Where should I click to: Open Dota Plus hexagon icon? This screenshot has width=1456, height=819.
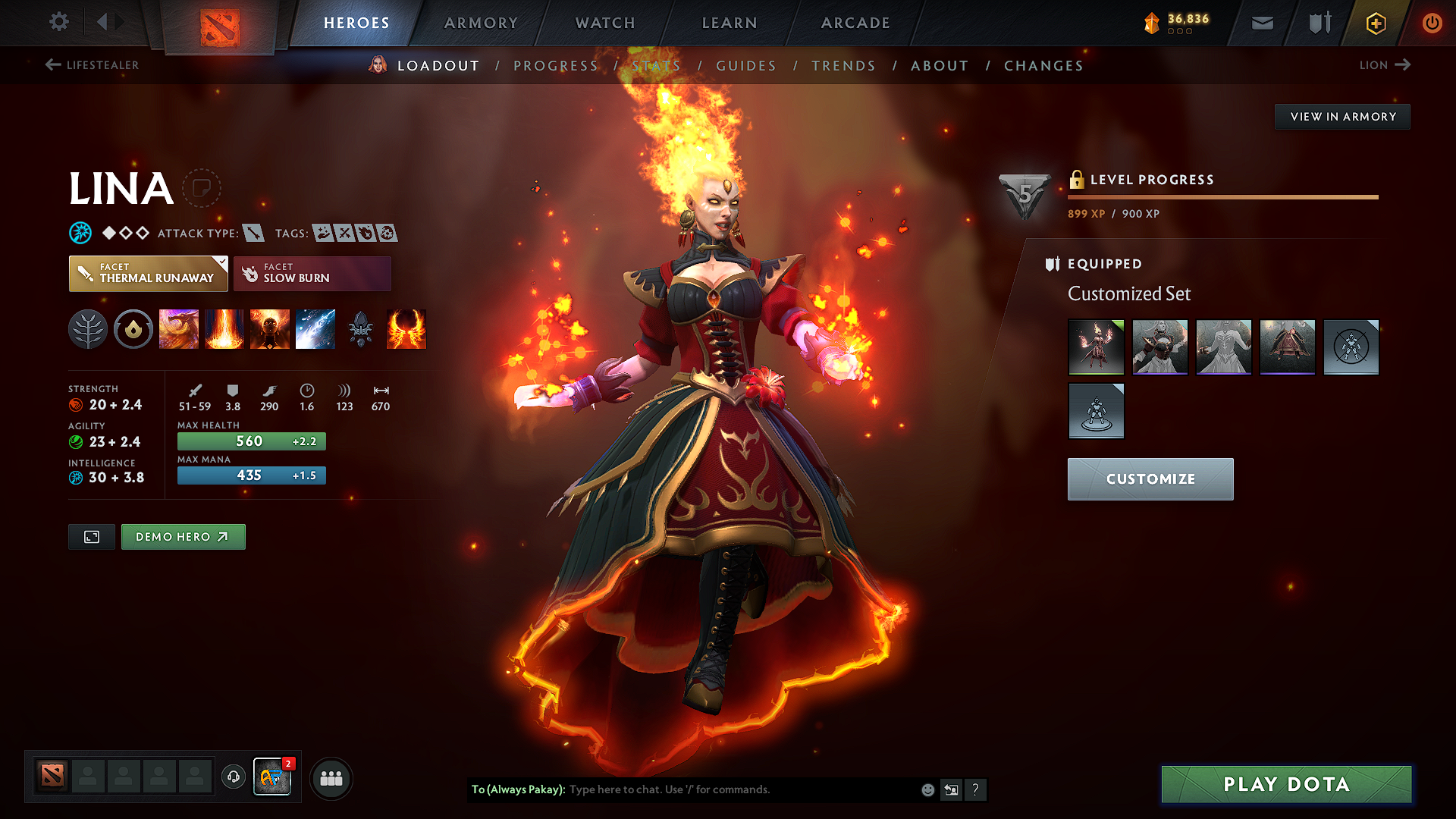[1375, 23]
